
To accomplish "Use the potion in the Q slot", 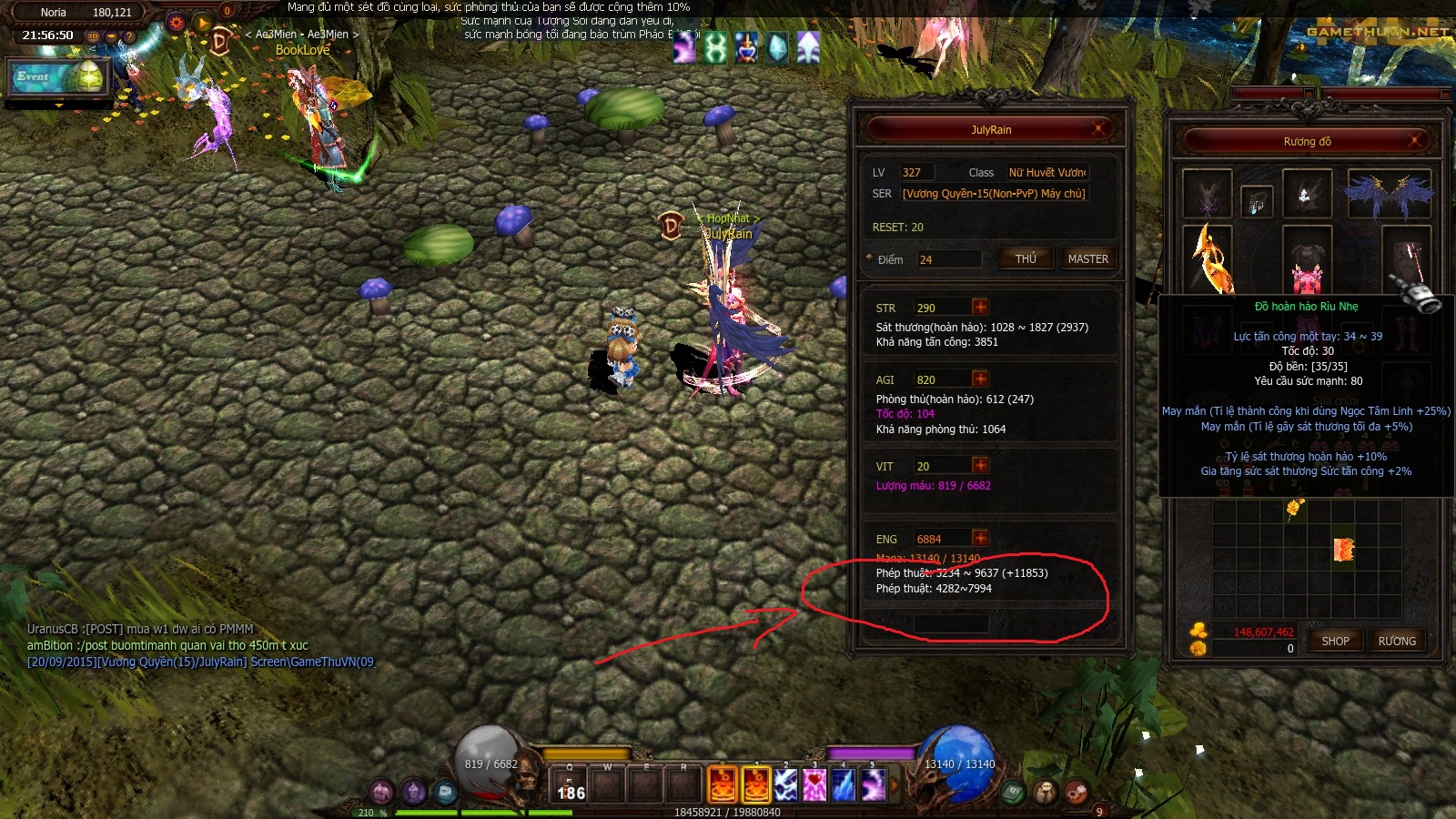I will click(571, 784).
